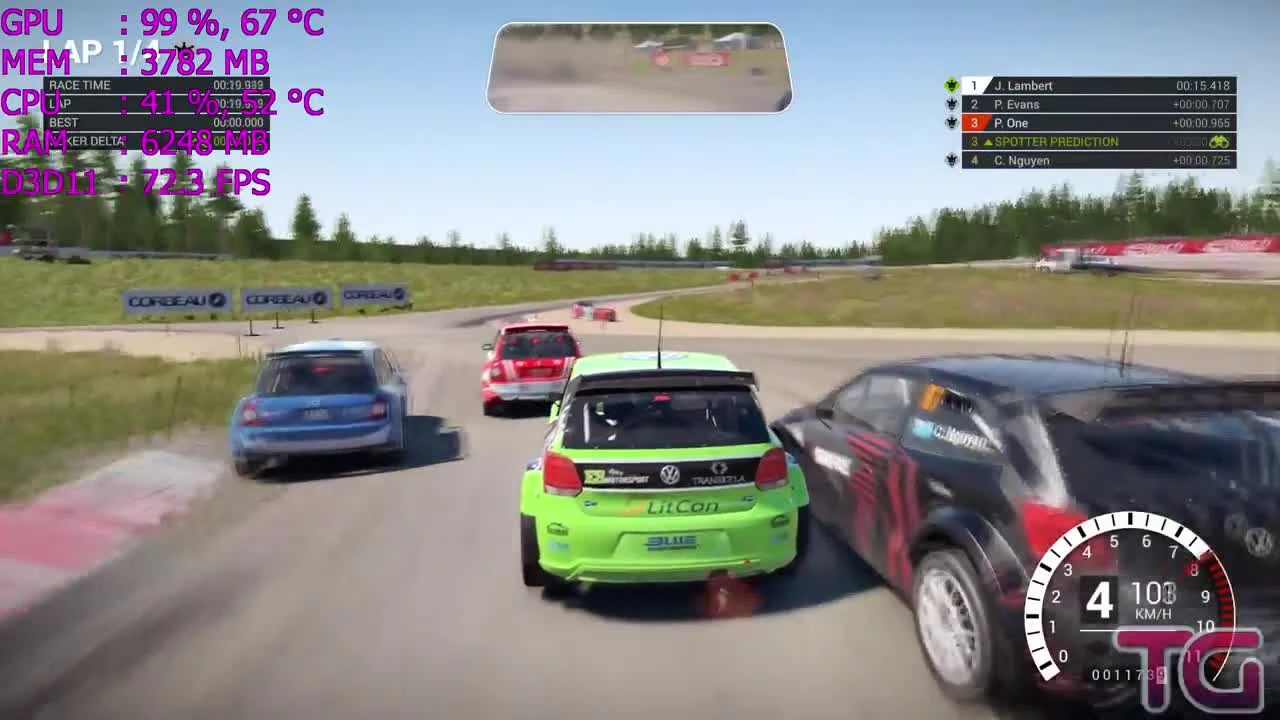The width and height of the screenshot is (1280, 720).
Task: Toggle the white position marker for first place
Action: [973, 85]
